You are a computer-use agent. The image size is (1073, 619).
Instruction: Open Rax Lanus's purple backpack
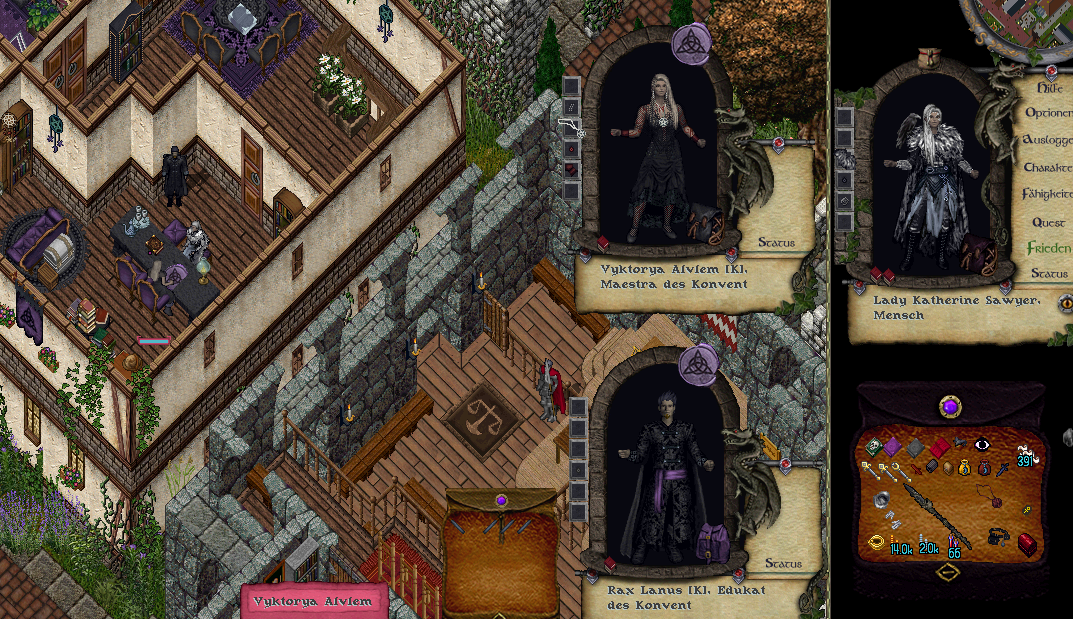click(x=713, y=541)
